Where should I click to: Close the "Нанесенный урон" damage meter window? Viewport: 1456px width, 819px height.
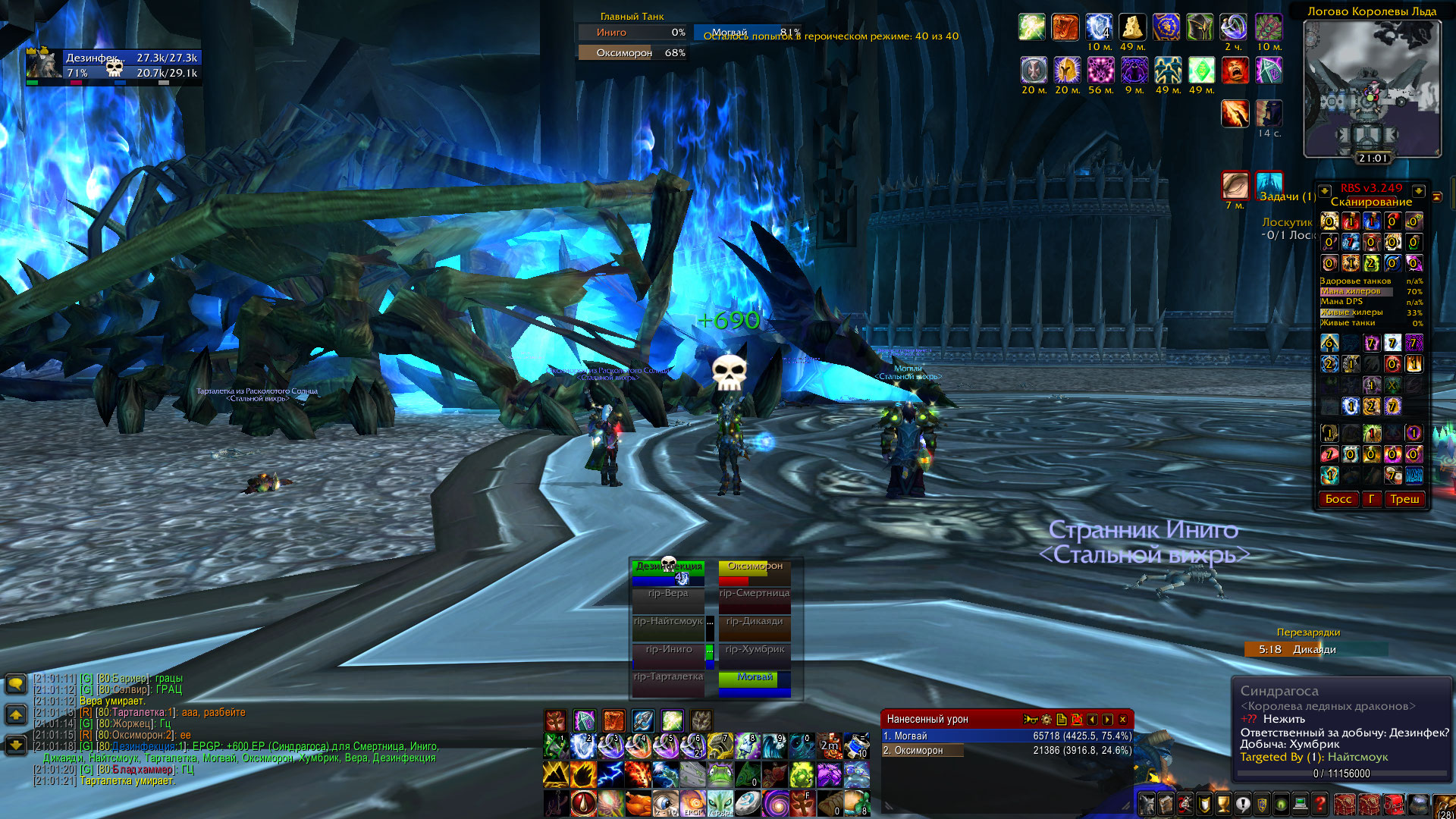(x=1123, y=720)
